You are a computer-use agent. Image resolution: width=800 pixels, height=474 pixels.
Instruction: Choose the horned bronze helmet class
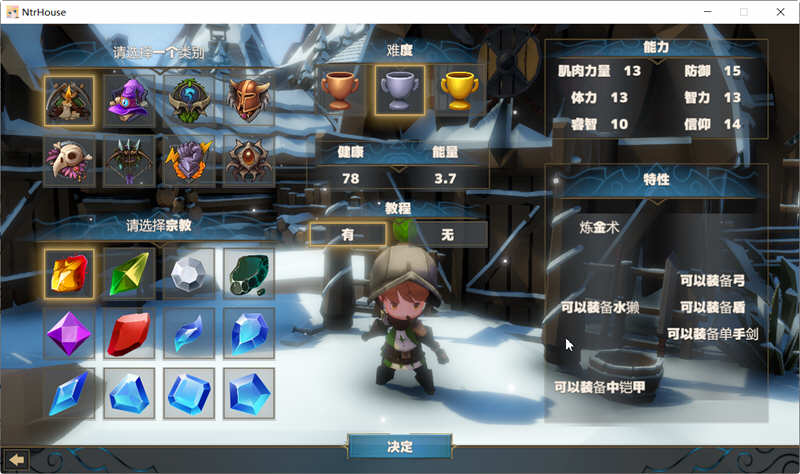click(x=248, y=101)
